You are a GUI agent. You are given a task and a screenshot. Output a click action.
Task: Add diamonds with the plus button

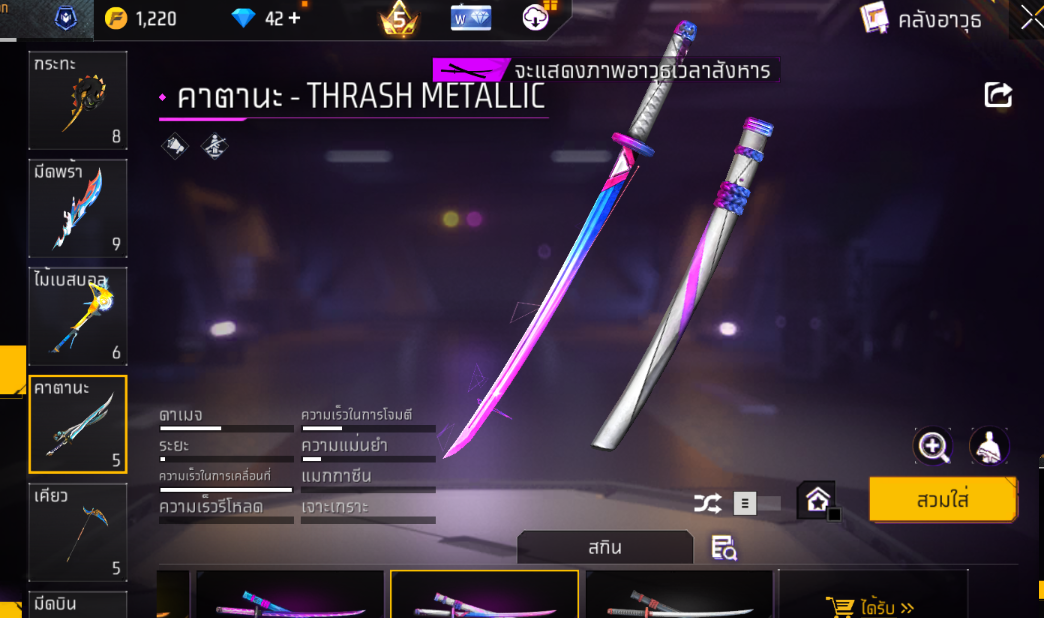click(x=295, y=18)
